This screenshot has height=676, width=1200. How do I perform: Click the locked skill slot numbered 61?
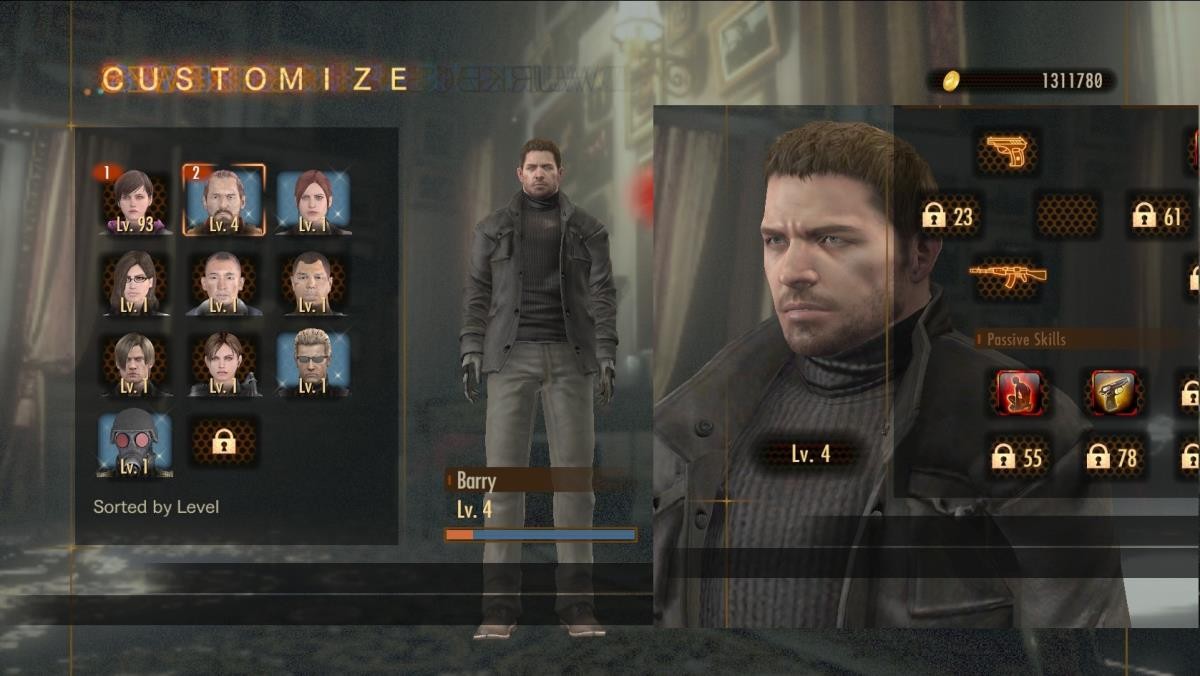coord(1157,215)
